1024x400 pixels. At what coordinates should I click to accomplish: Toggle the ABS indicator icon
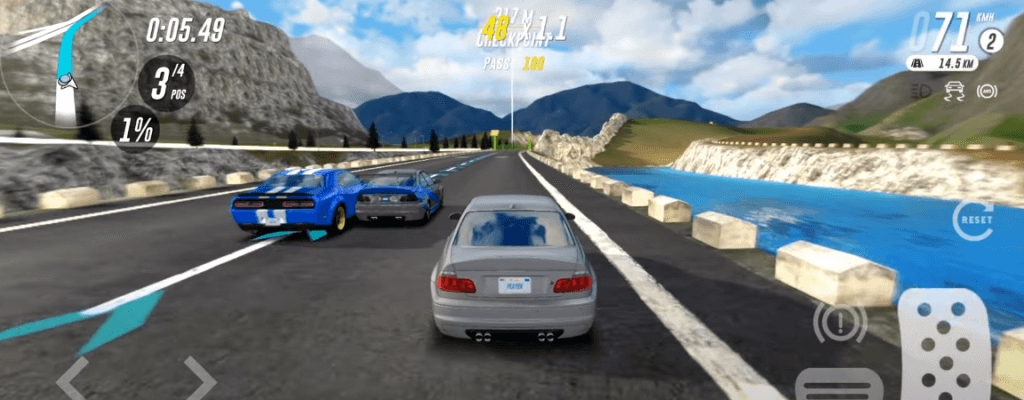coord(985,91)
